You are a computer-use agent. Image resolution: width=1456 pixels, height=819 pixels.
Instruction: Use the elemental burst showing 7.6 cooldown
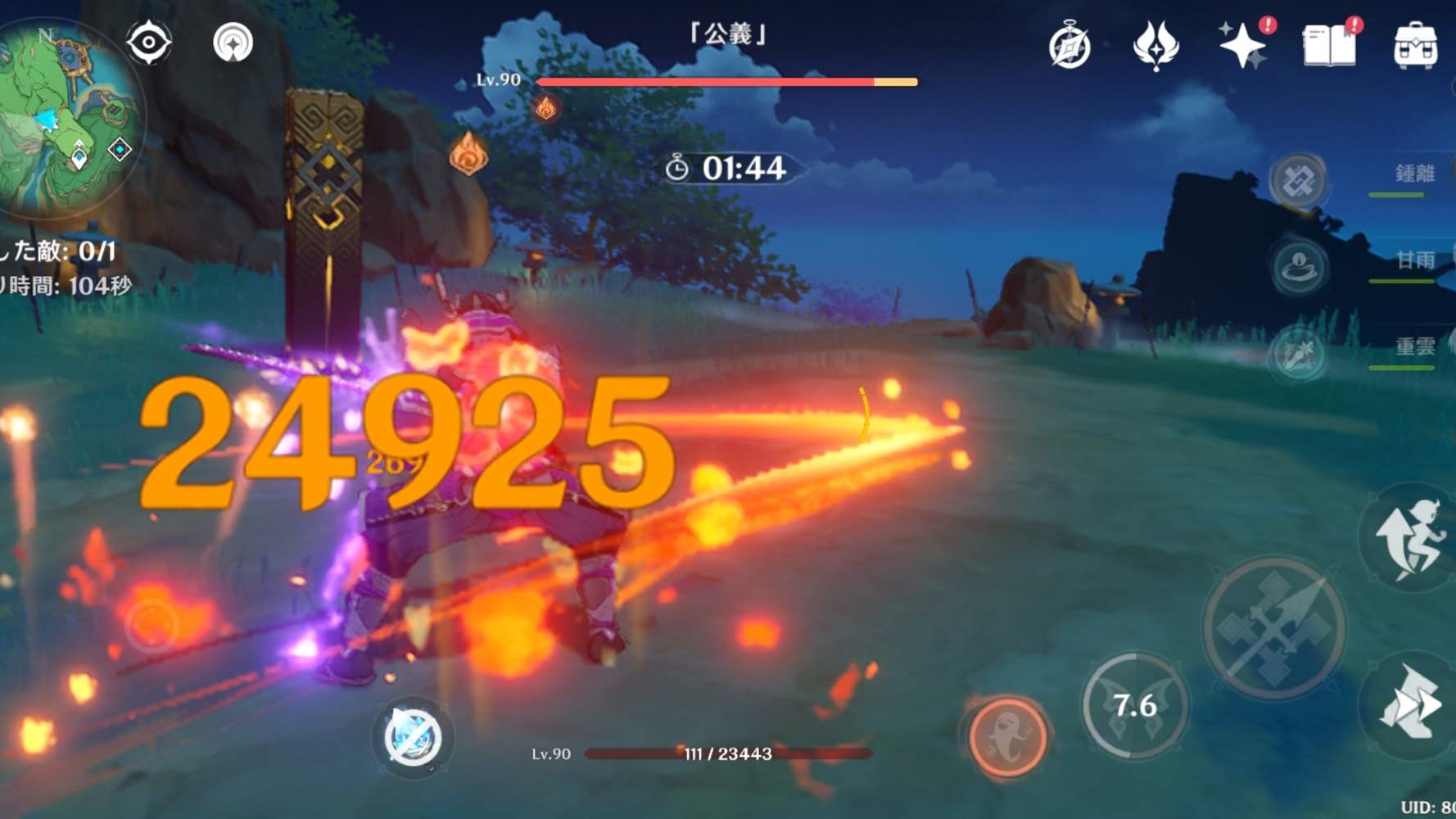pyautogui.click(x=1134, y=704)
